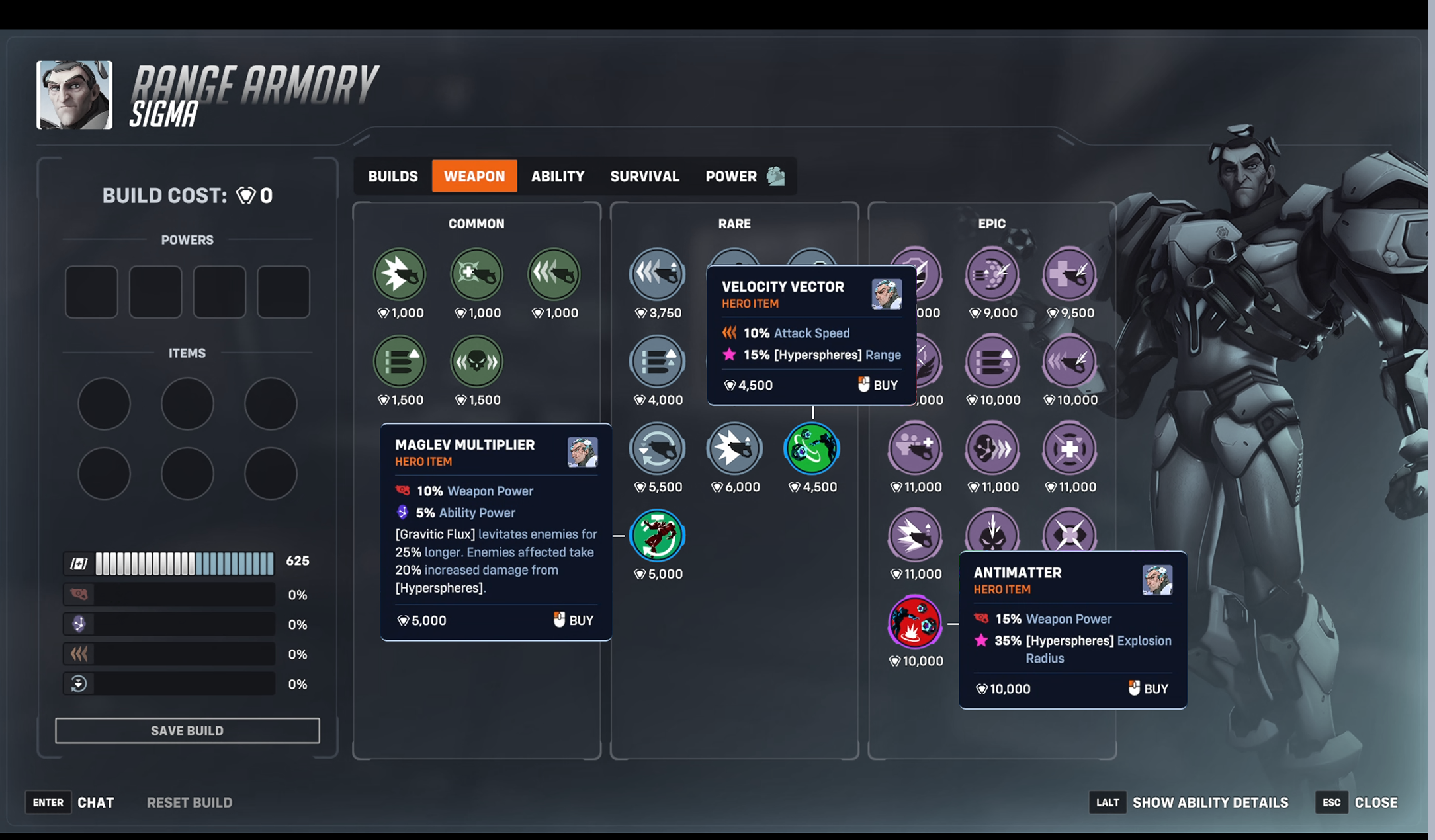Buy Maglev Multiplier for 5,000

click(x=574, y=620)
